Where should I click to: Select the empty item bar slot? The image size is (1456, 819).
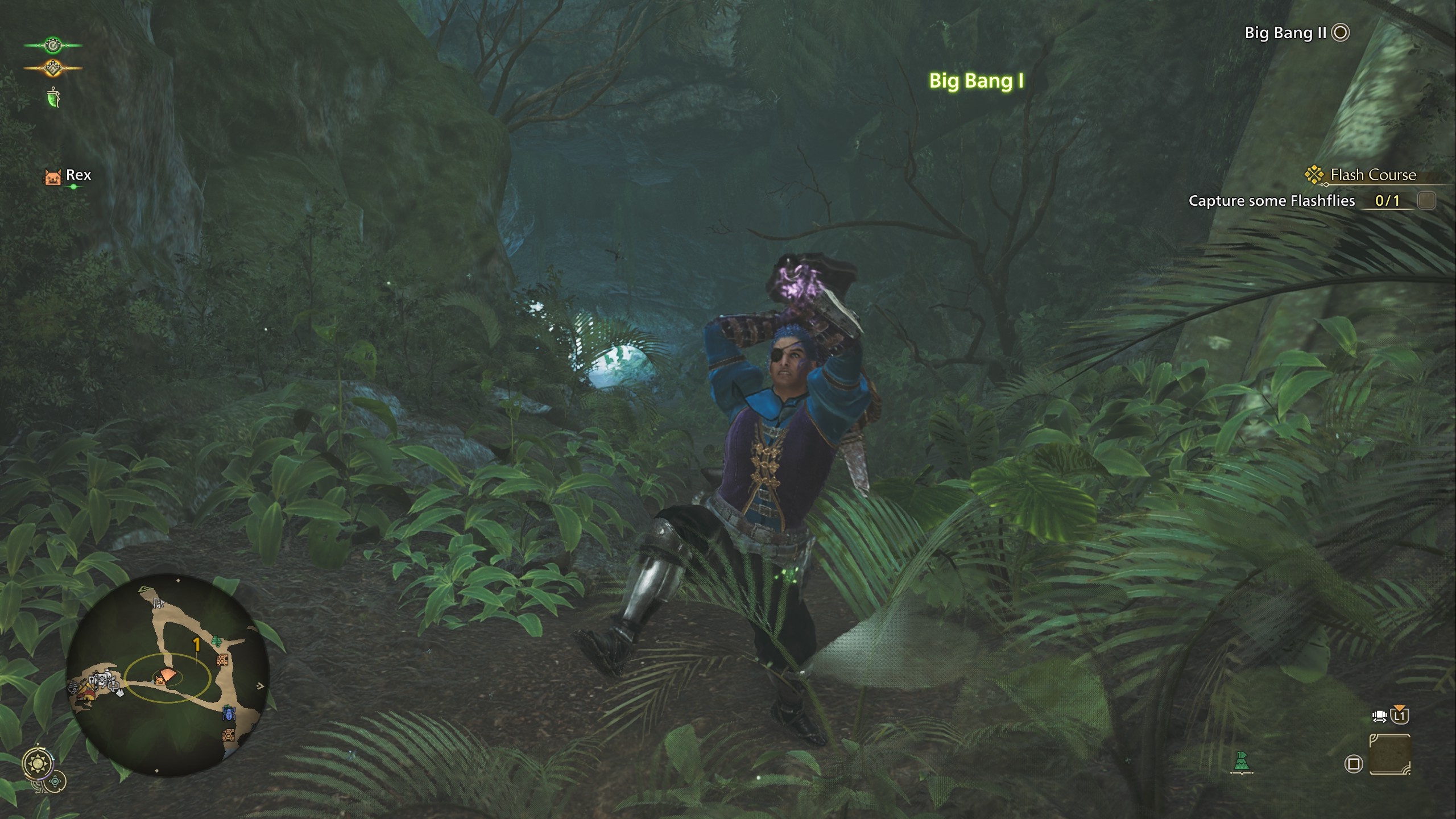[x=1390, y=754]
